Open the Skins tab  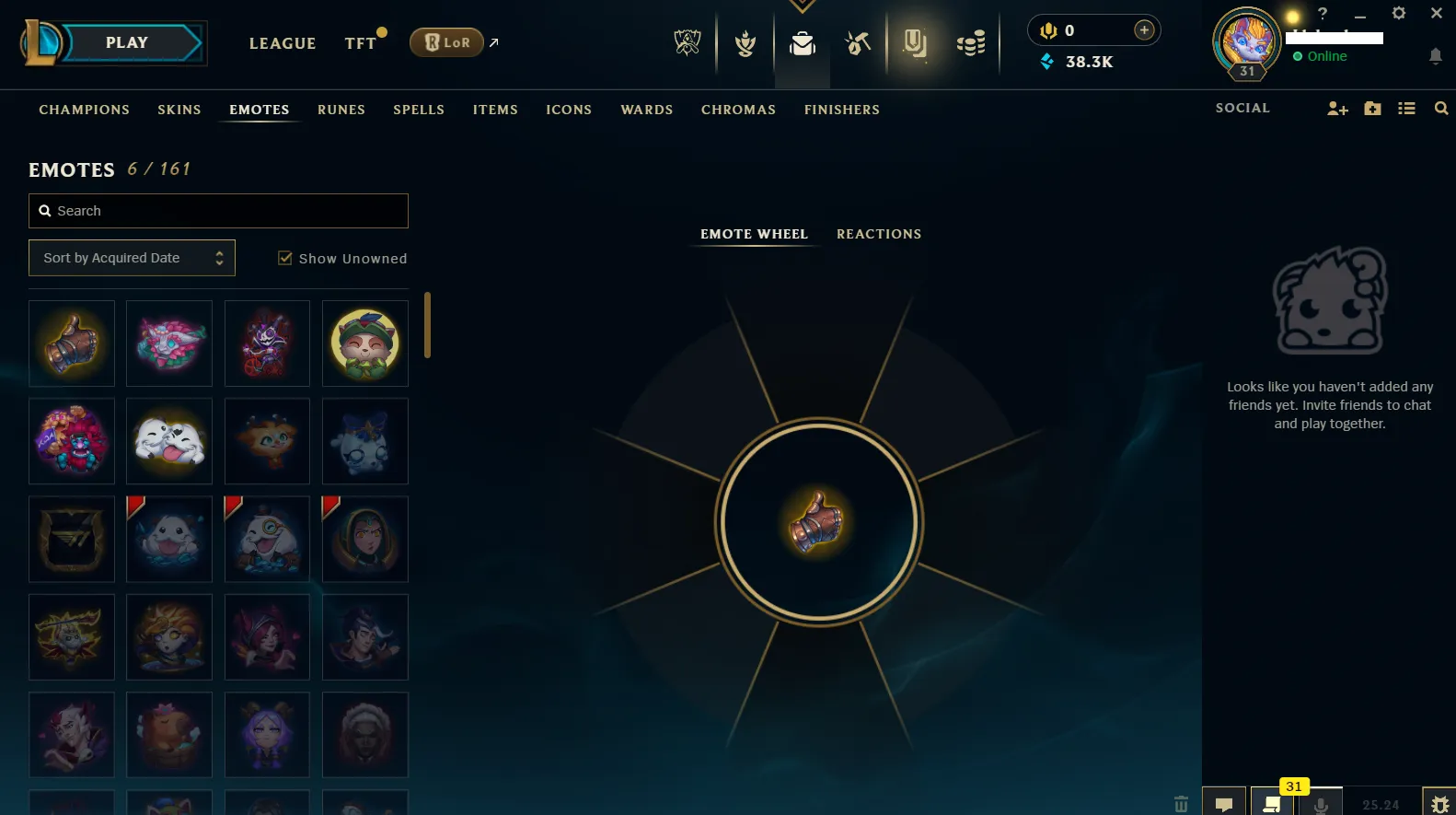point(179,110)
